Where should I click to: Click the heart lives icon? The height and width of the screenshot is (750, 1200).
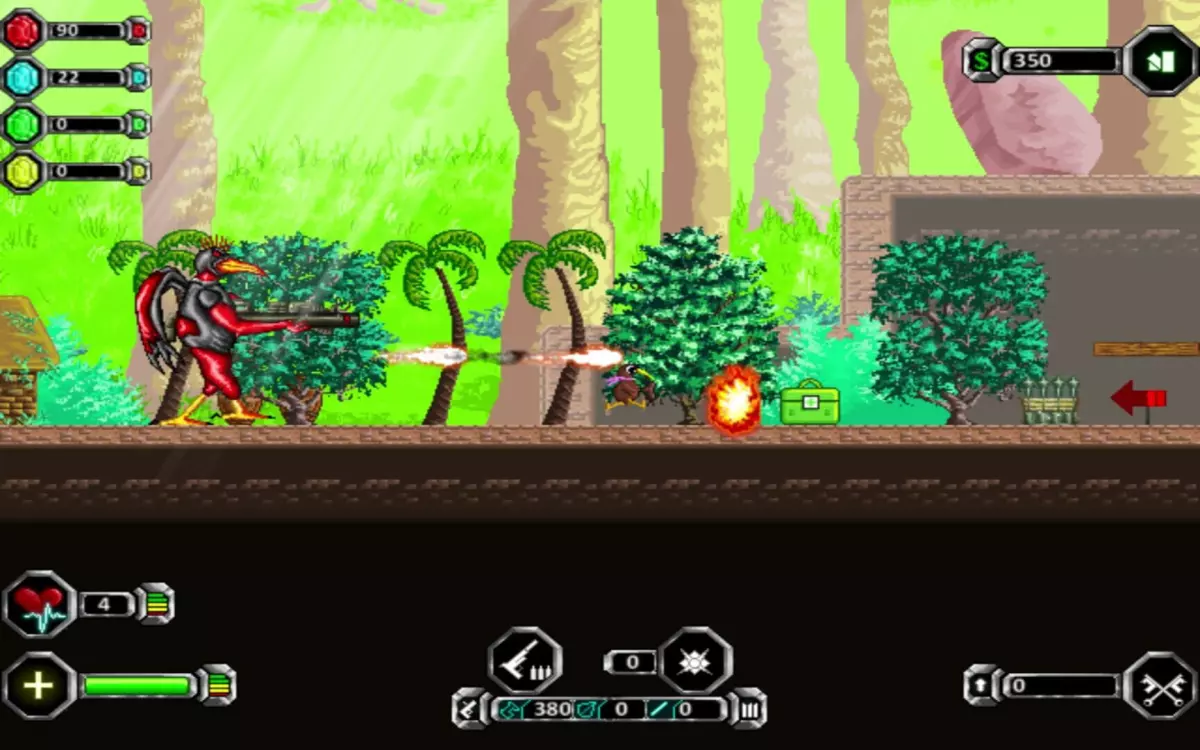pyautogui.click(x=39, y=605)
